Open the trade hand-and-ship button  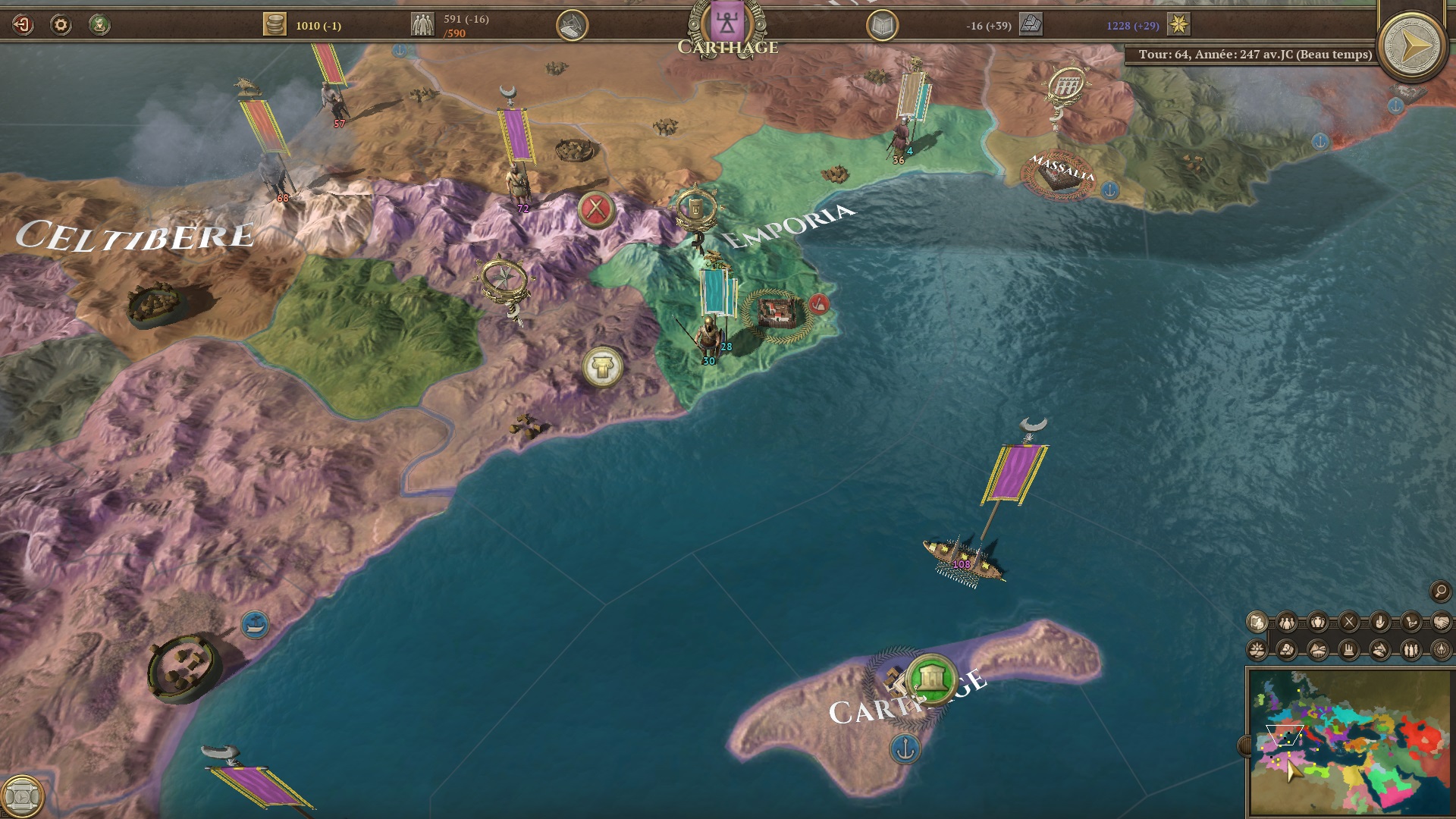572,26
